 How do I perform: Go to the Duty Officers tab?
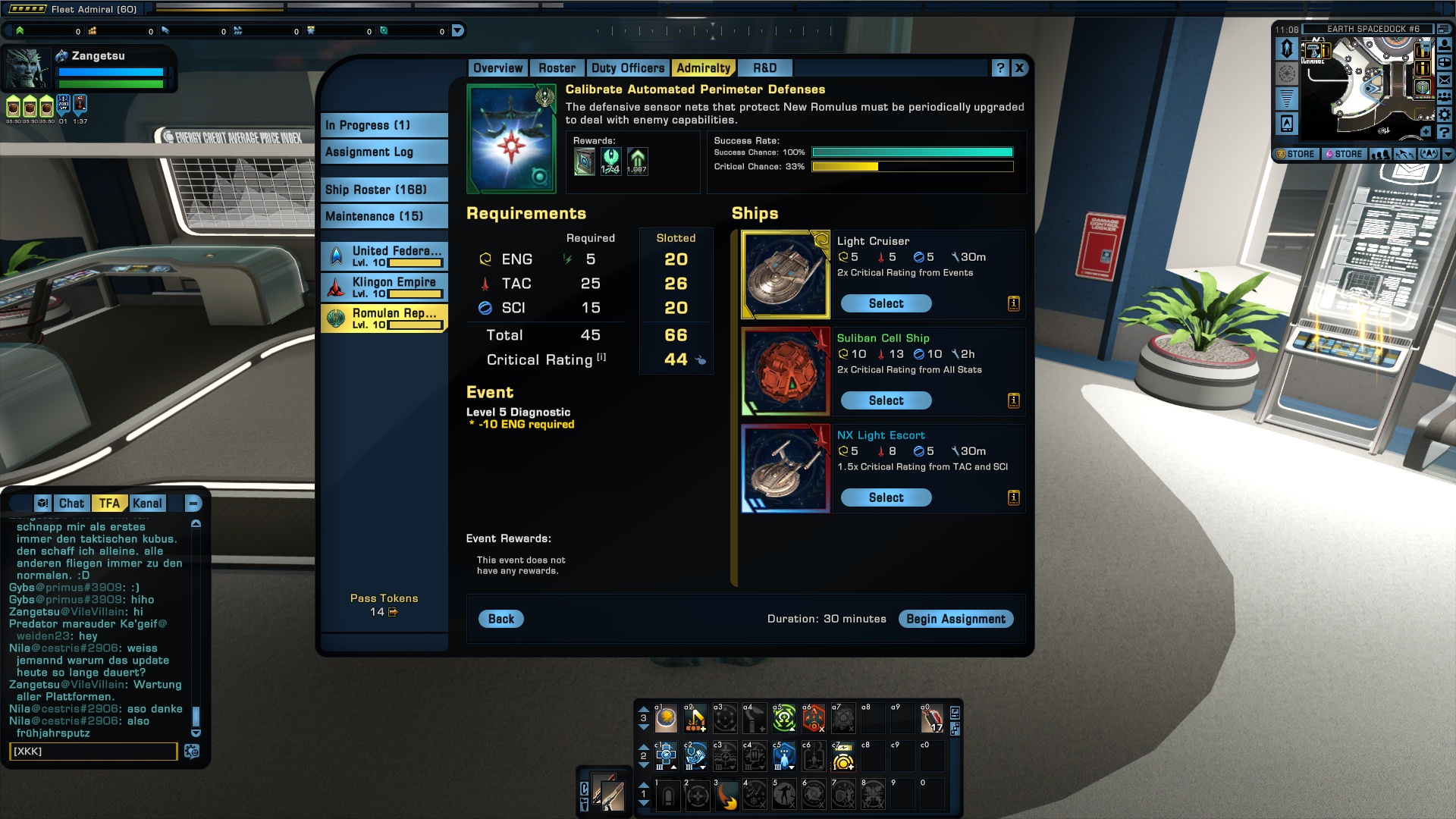627,68
